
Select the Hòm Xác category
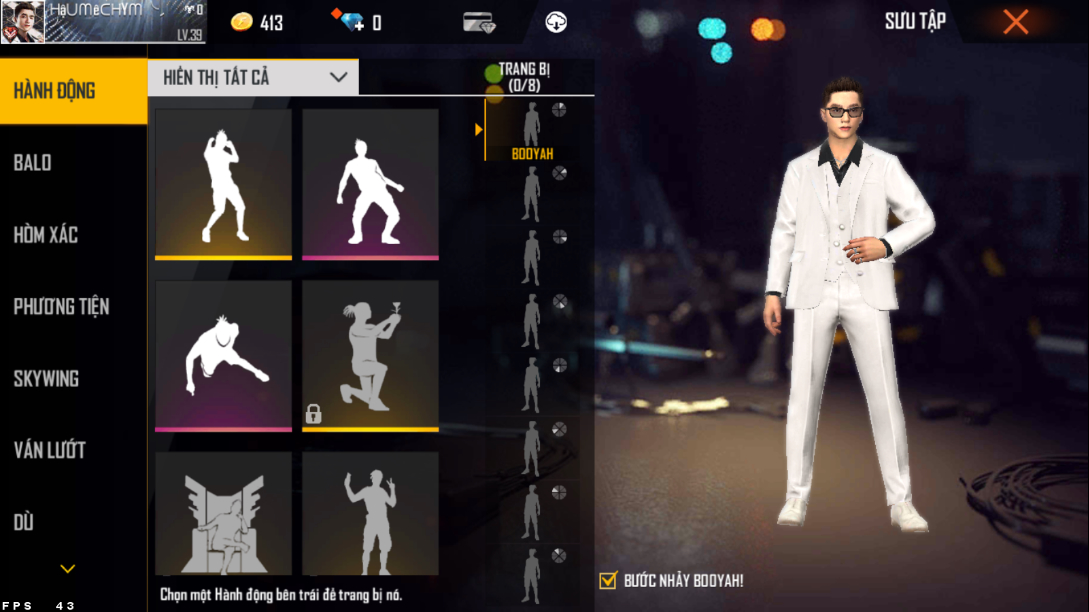tap(73, 235)
